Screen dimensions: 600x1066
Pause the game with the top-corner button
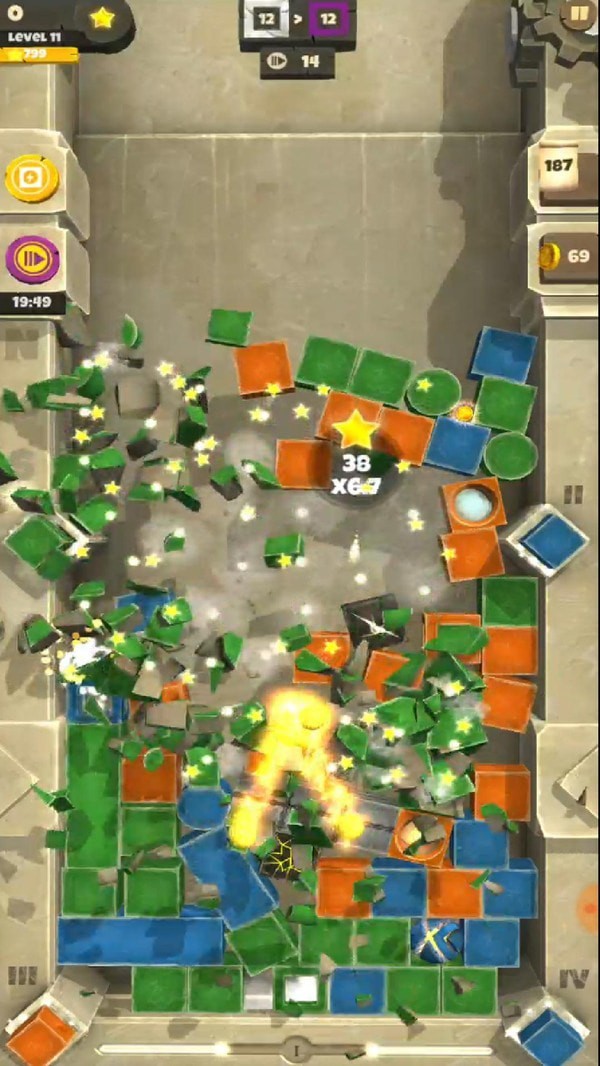pos(577,15)
